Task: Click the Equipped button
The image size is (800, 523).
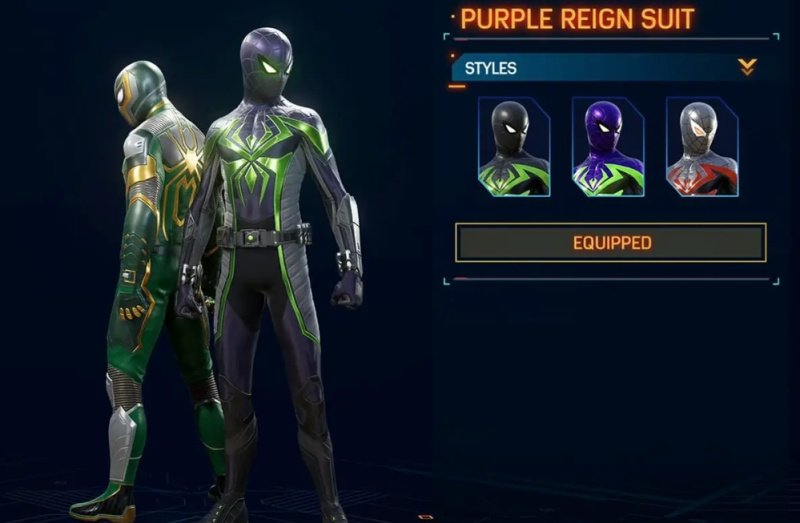Action: 611,243
